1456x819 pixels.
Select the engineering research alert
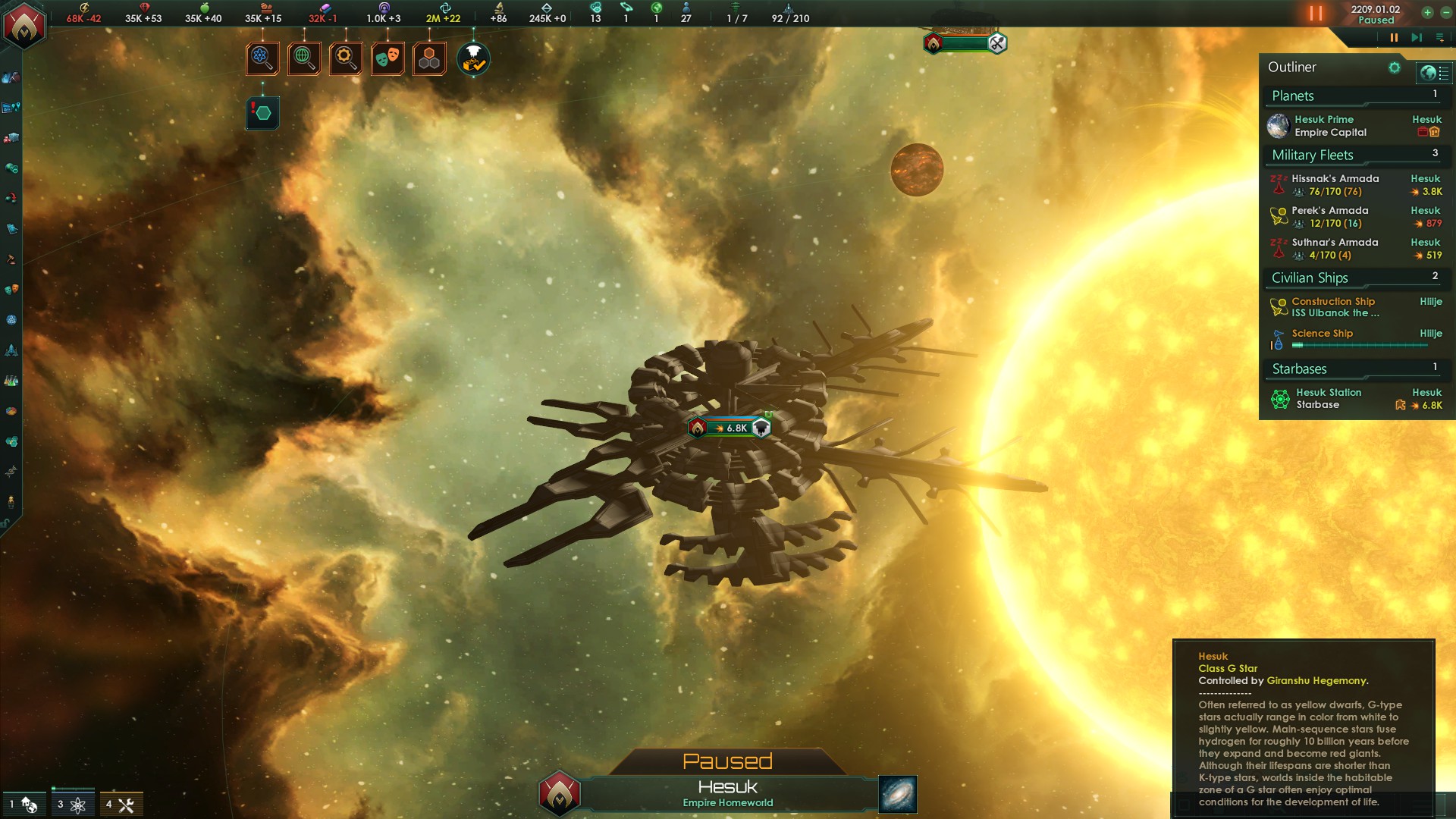[x=346, y=58]
